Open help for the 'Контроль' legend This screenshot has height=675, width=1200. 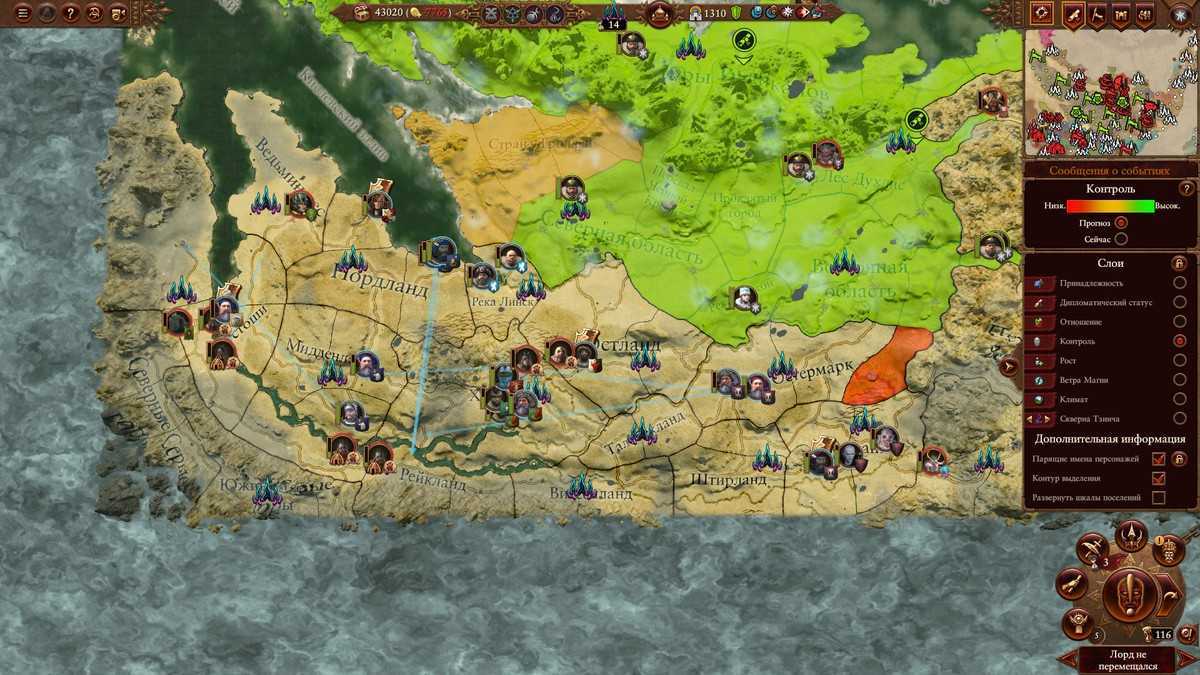tap(1187, 188)
